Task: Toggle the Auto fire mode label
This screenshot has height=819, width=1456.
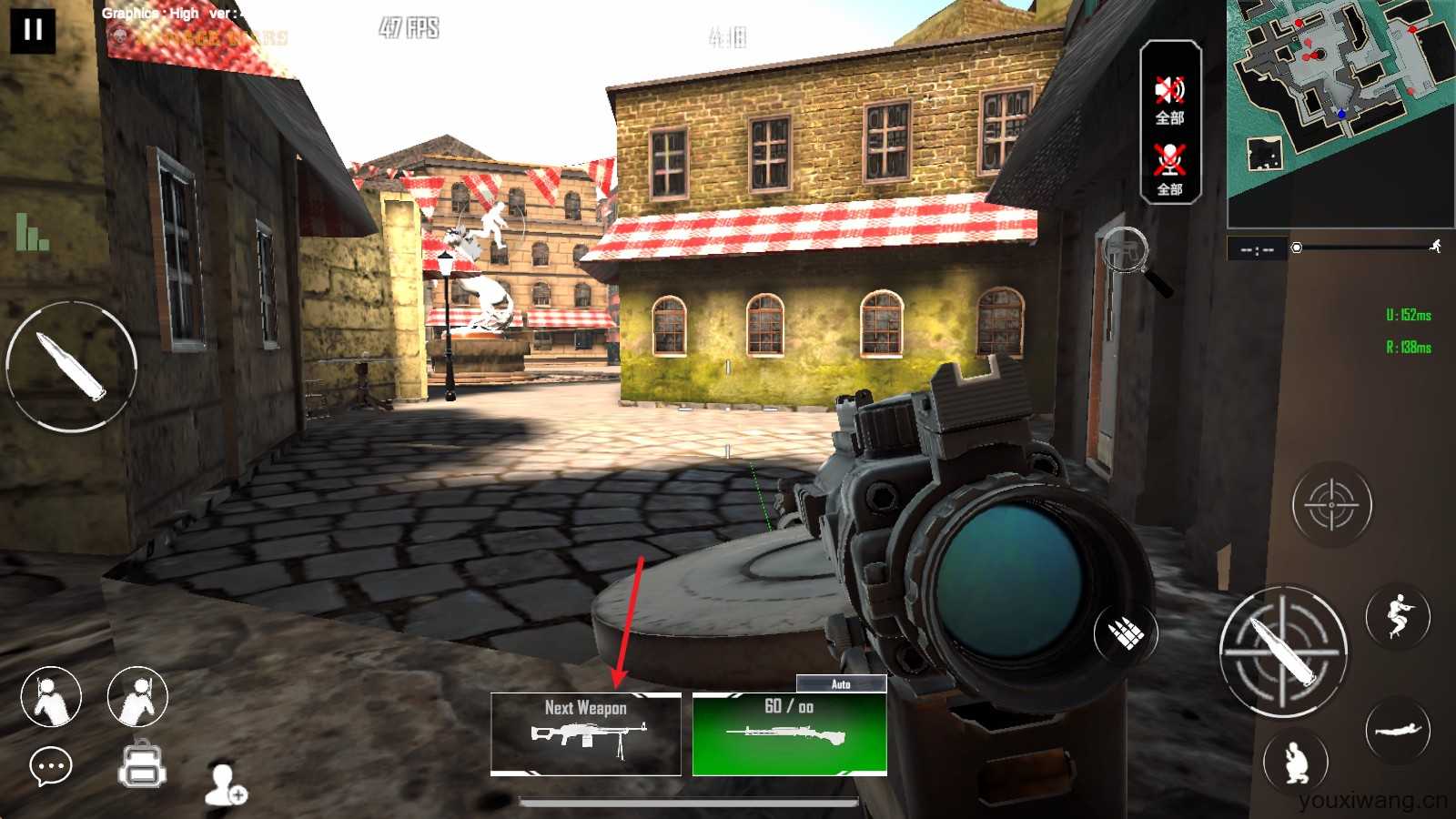Action: 841,684
